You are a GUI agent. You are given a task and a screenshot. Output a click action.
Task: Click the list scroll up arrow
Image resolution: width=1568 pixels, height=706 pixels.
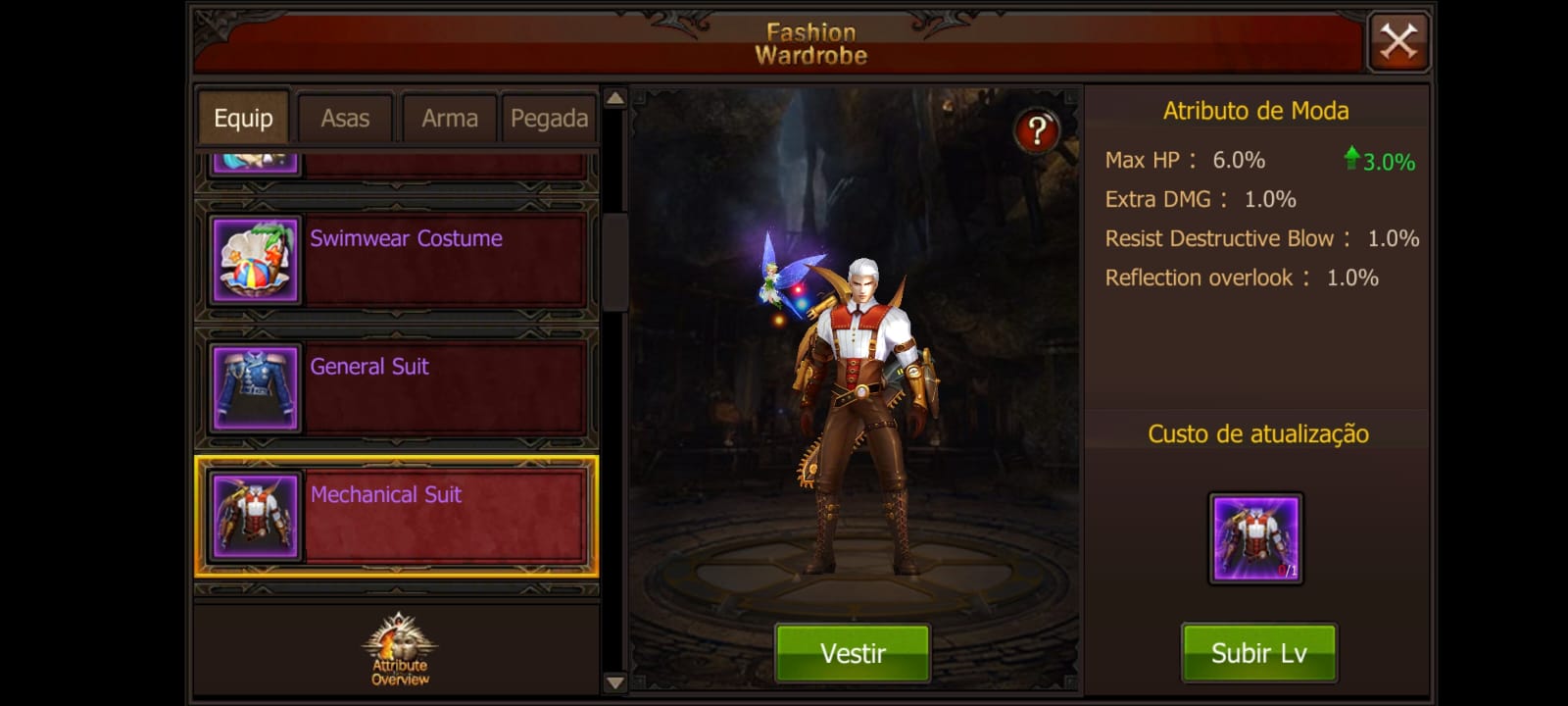(x=615, y=98)
